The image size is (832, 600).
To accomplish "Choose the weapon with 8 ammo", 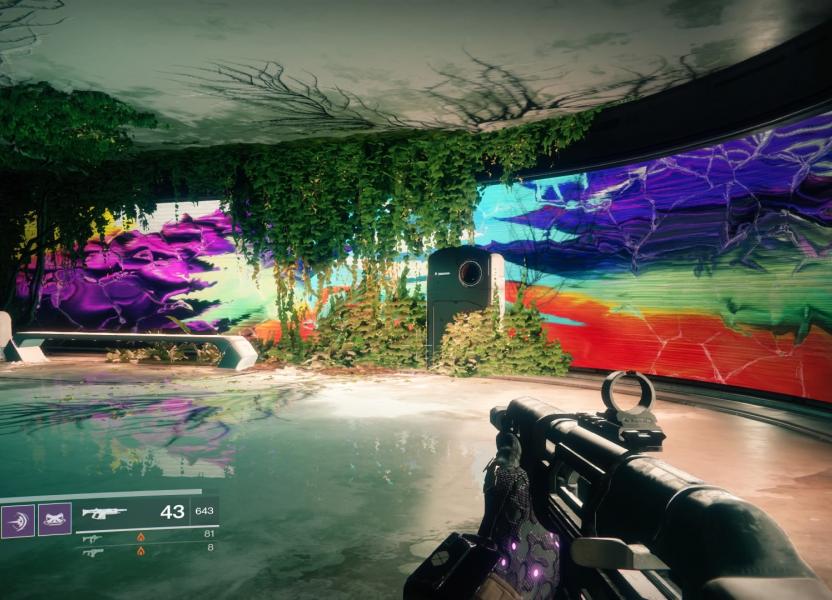I will tap(92, 551).
